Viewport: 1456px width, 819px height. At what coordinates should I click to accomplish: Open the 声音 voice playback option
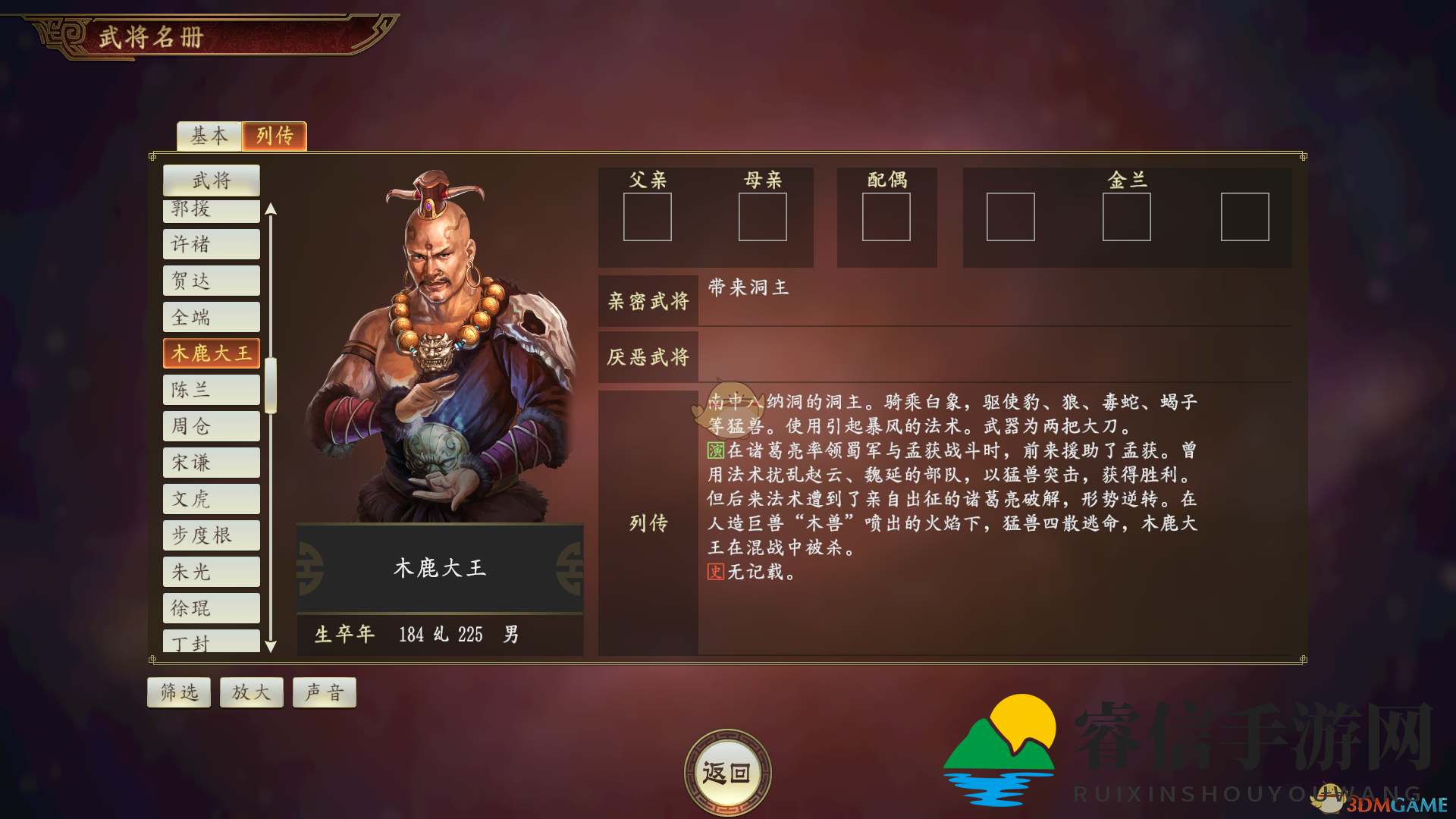pyautogui.click(x=324, y=692)
